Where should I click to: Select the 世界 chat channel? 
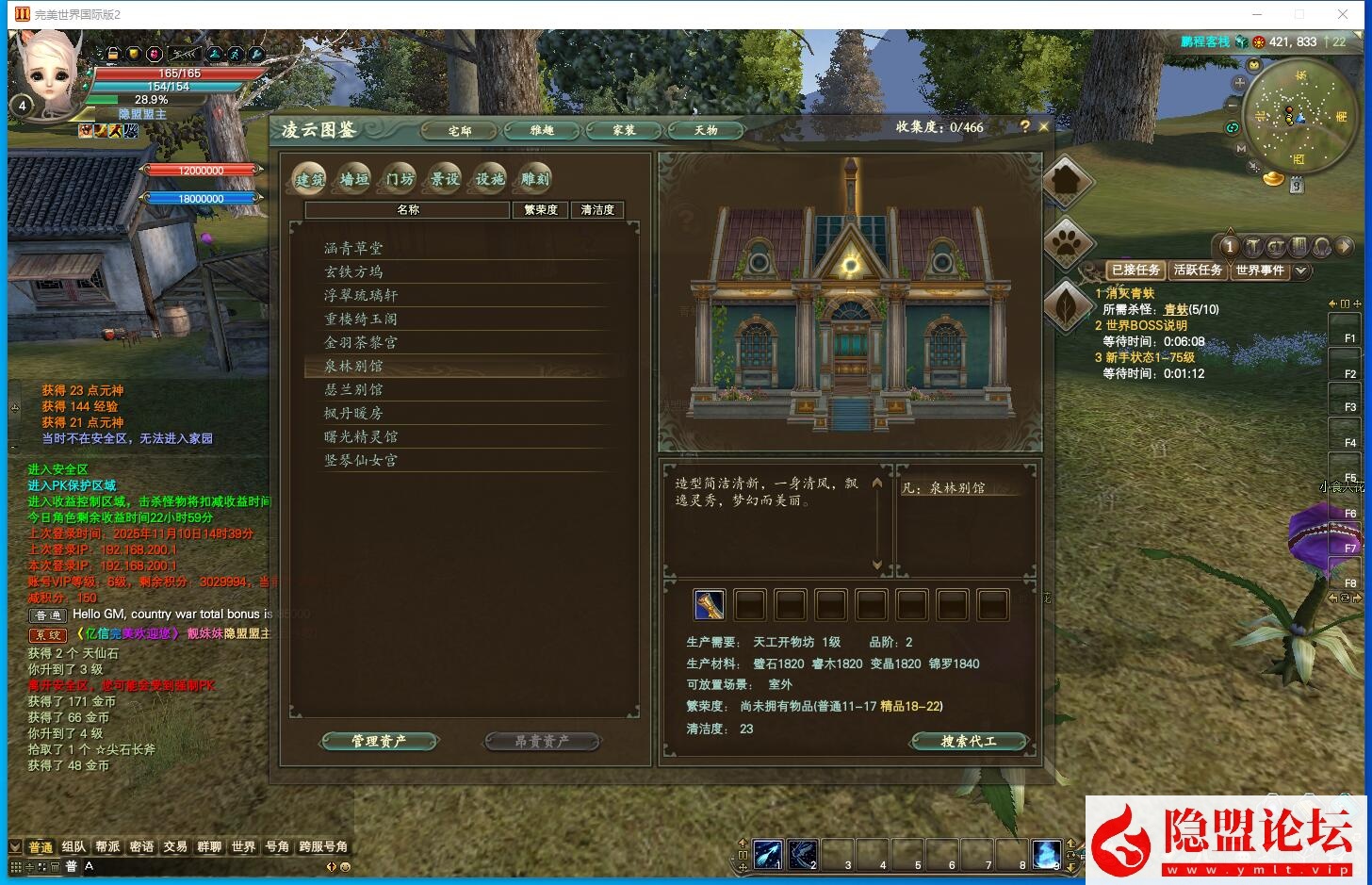pyautogui.click(x=243, y=846)
